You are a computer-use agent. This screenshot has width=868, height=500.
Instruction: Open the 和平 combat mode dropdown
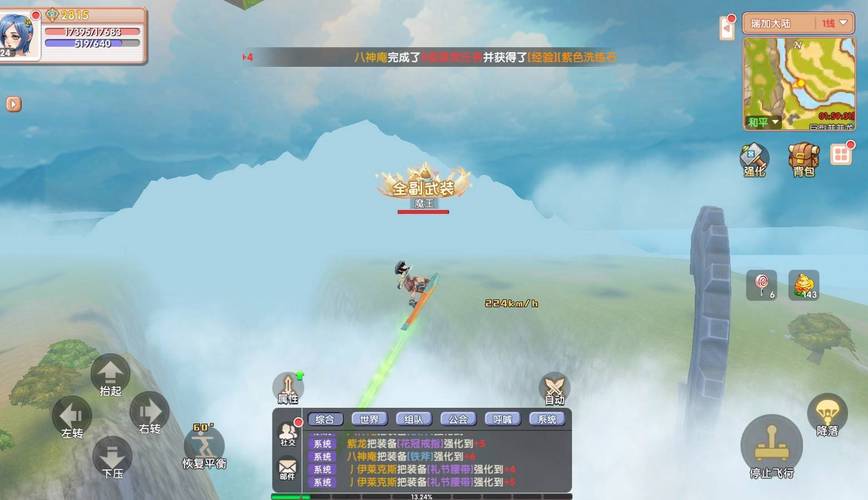click(x=763, y=122)
